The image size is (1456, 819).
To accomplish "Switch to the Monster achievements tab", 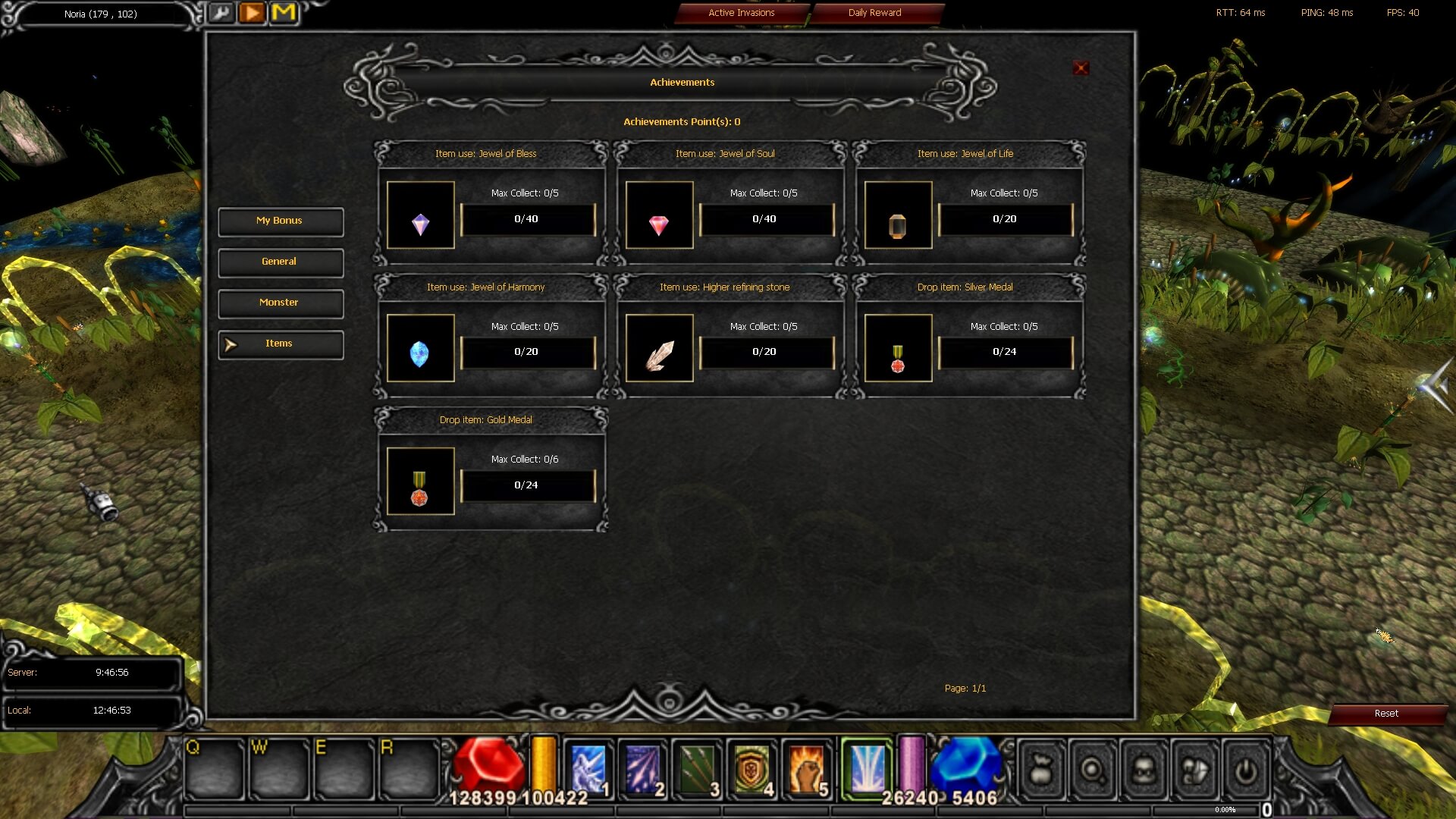I will coord(280,303).
